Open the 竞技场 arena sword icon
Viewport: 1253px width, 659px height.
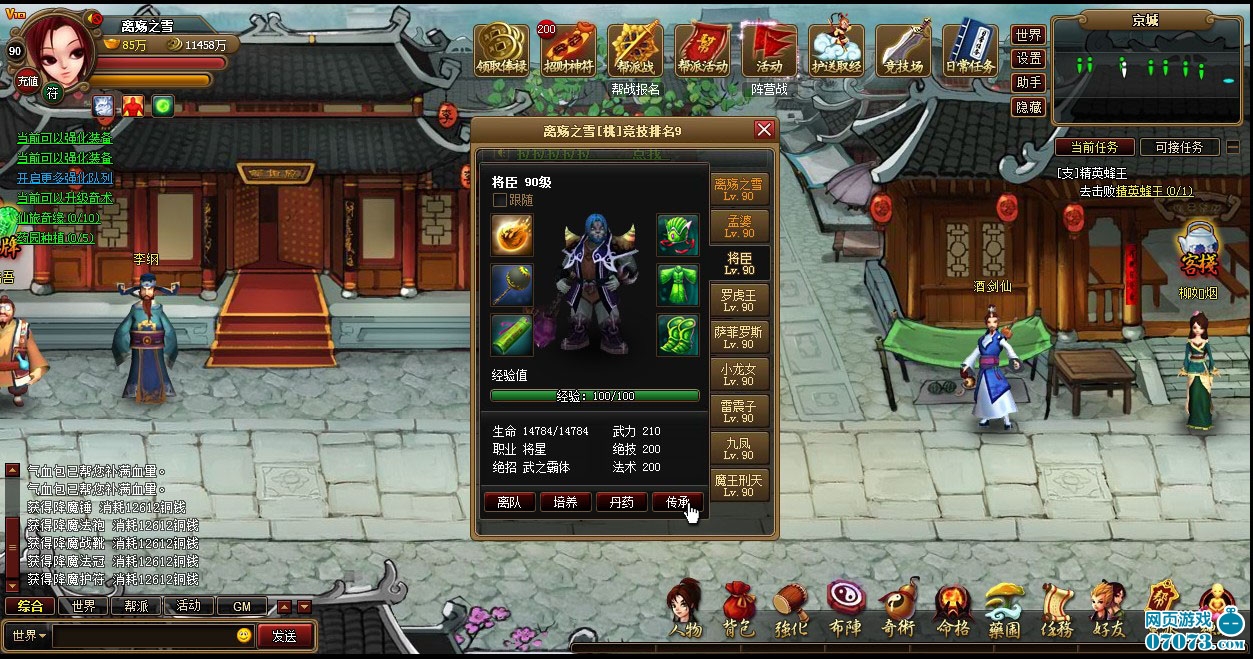point(903,48)
